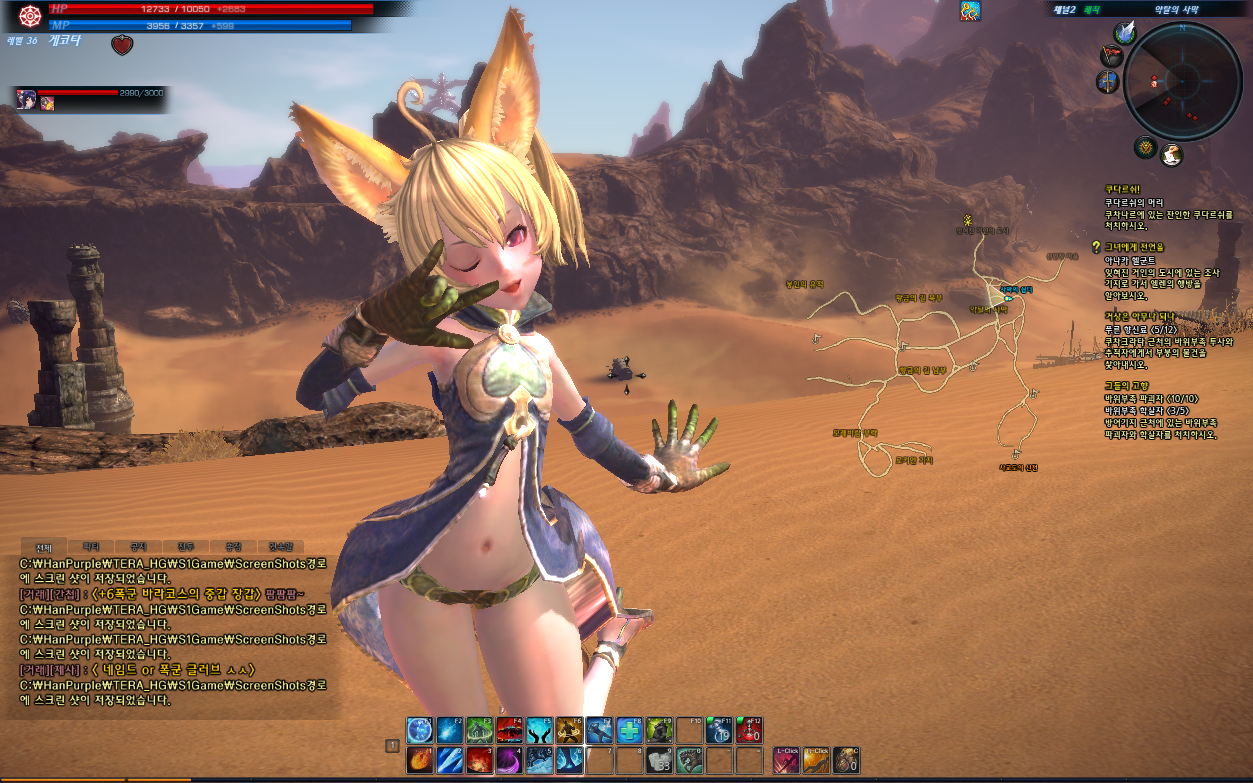
Task: Use the item stack showing 33
Action: (x=660, y=760)
